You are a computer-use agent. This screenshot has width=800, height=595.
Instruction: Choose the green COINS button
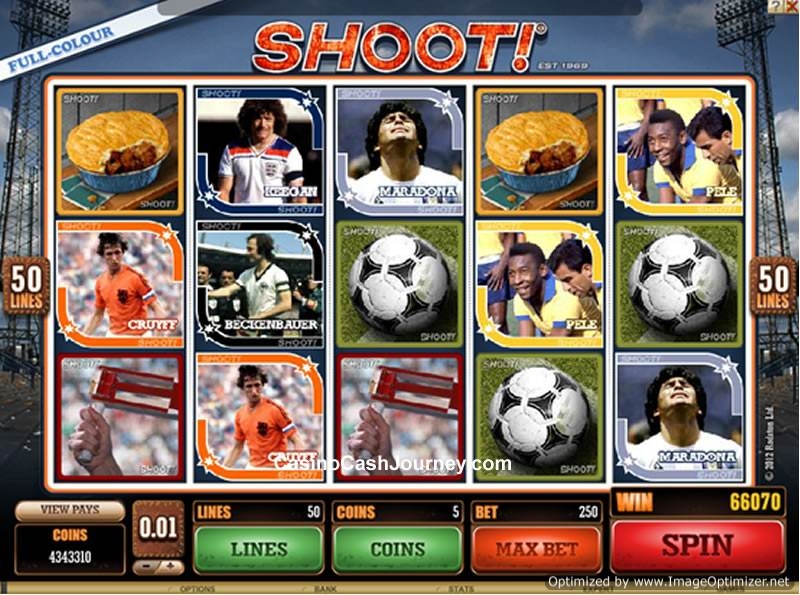click(x=397, y=549)
